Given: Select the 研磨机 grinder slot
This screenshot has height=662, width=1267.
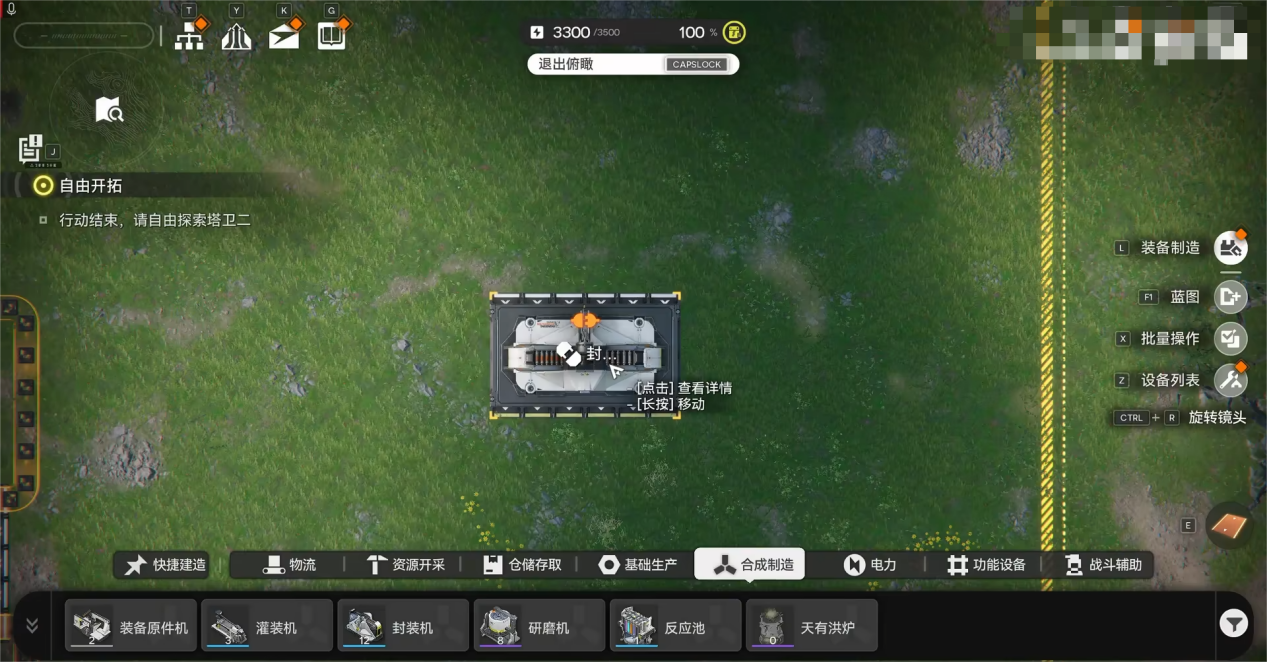Looking at the screenshot, I should 539,626.
